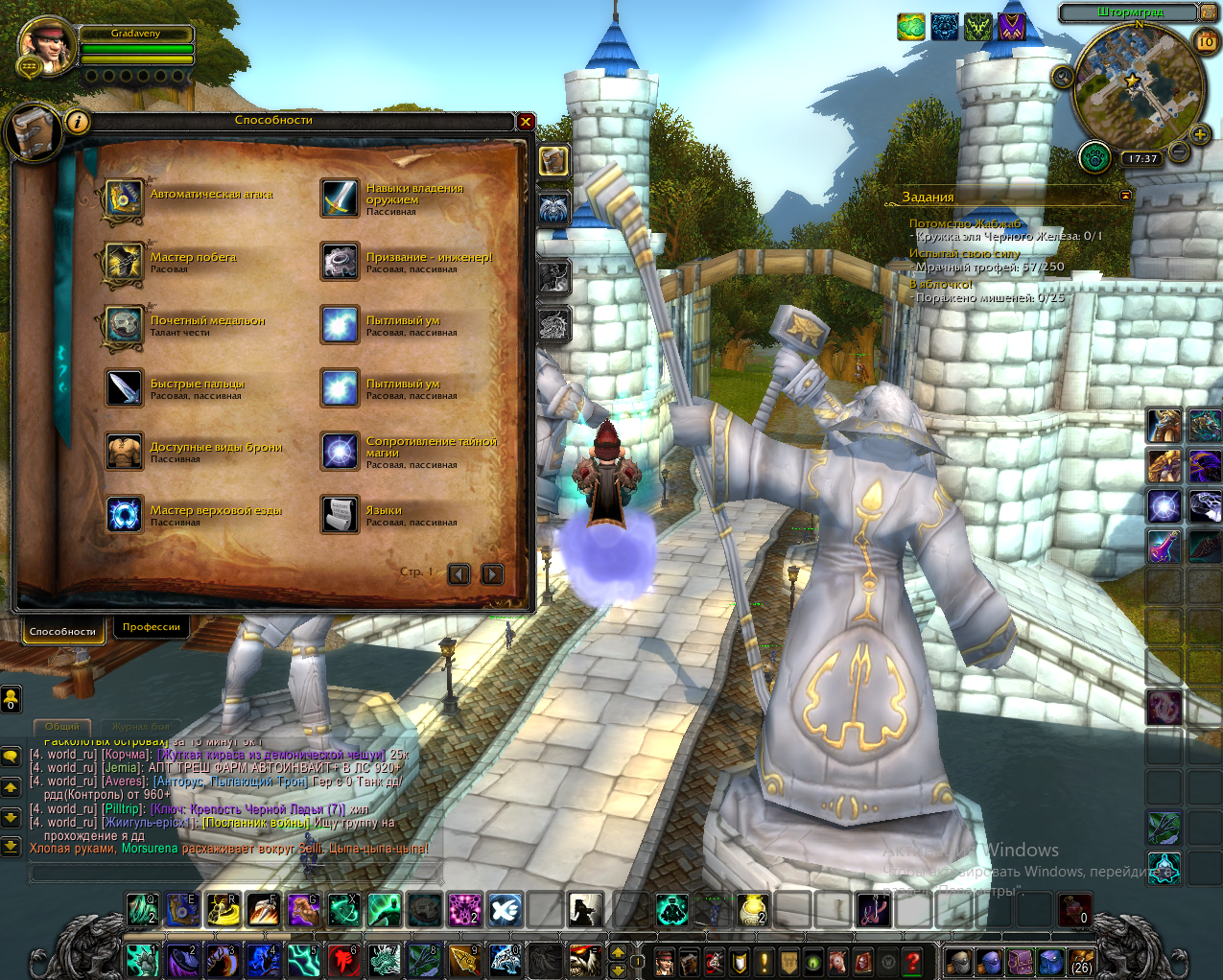Activate the Почетный медальон ability

pos(124,325)
